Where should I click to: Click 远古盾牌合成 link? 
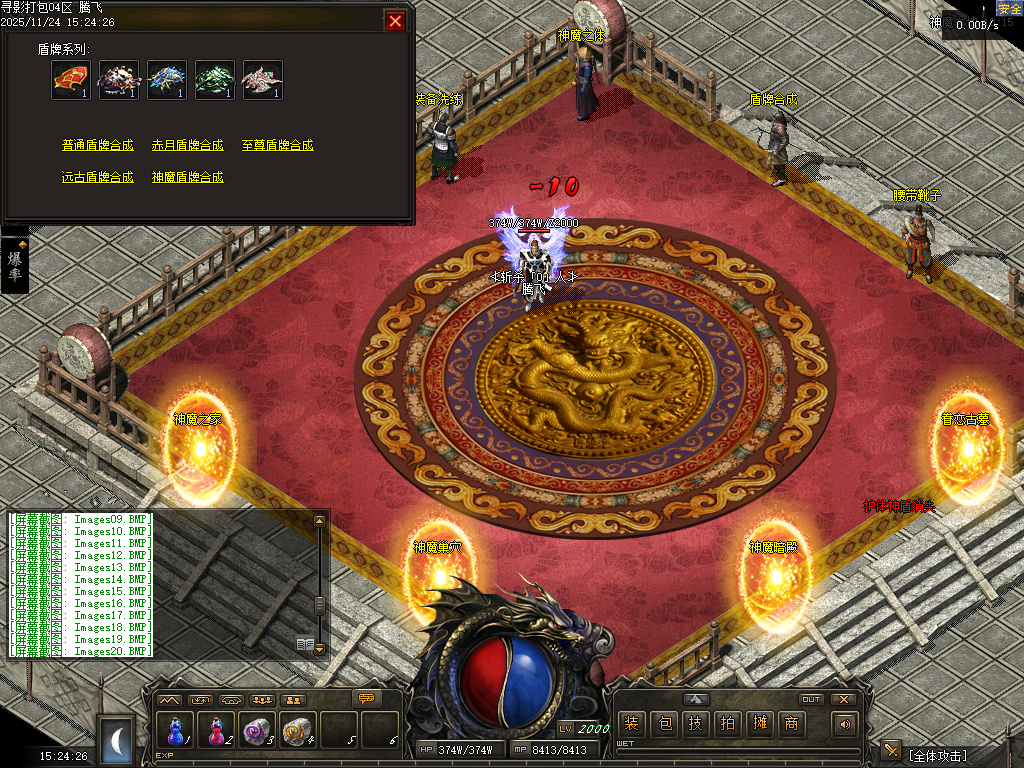pos(97,177)
